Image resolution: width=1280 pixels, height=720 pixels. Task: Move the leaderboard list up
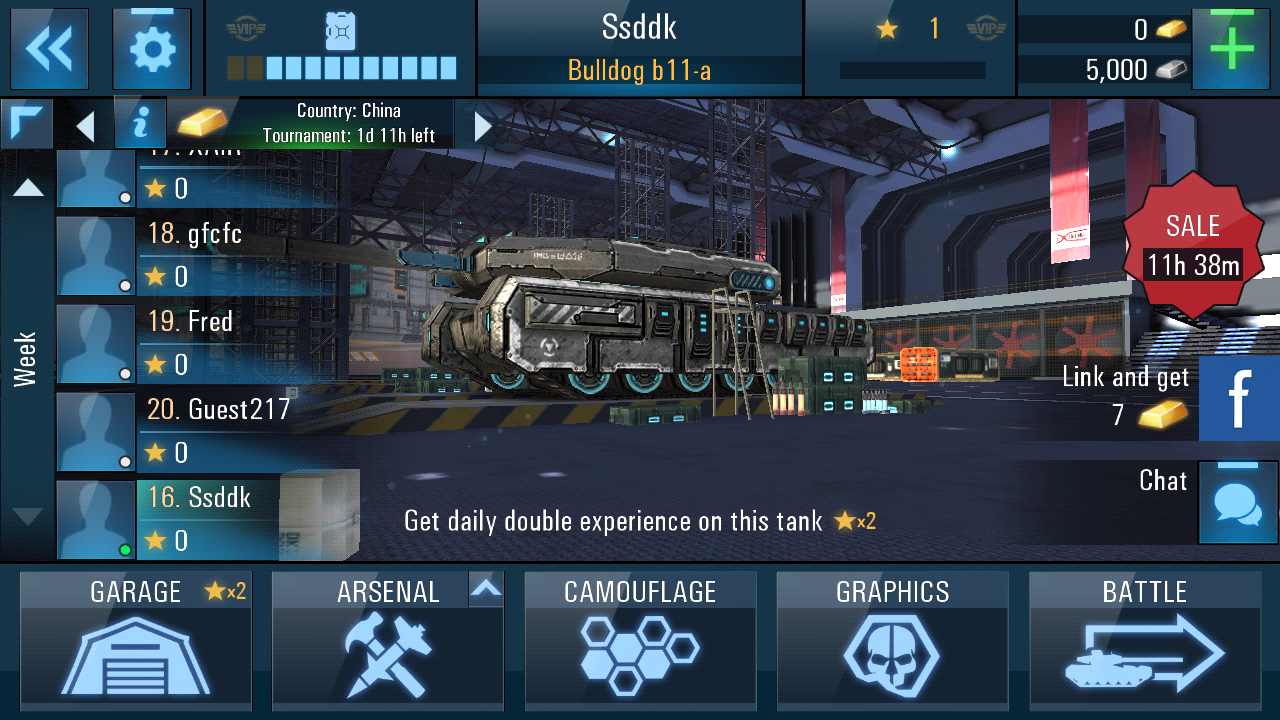[28, 187]
